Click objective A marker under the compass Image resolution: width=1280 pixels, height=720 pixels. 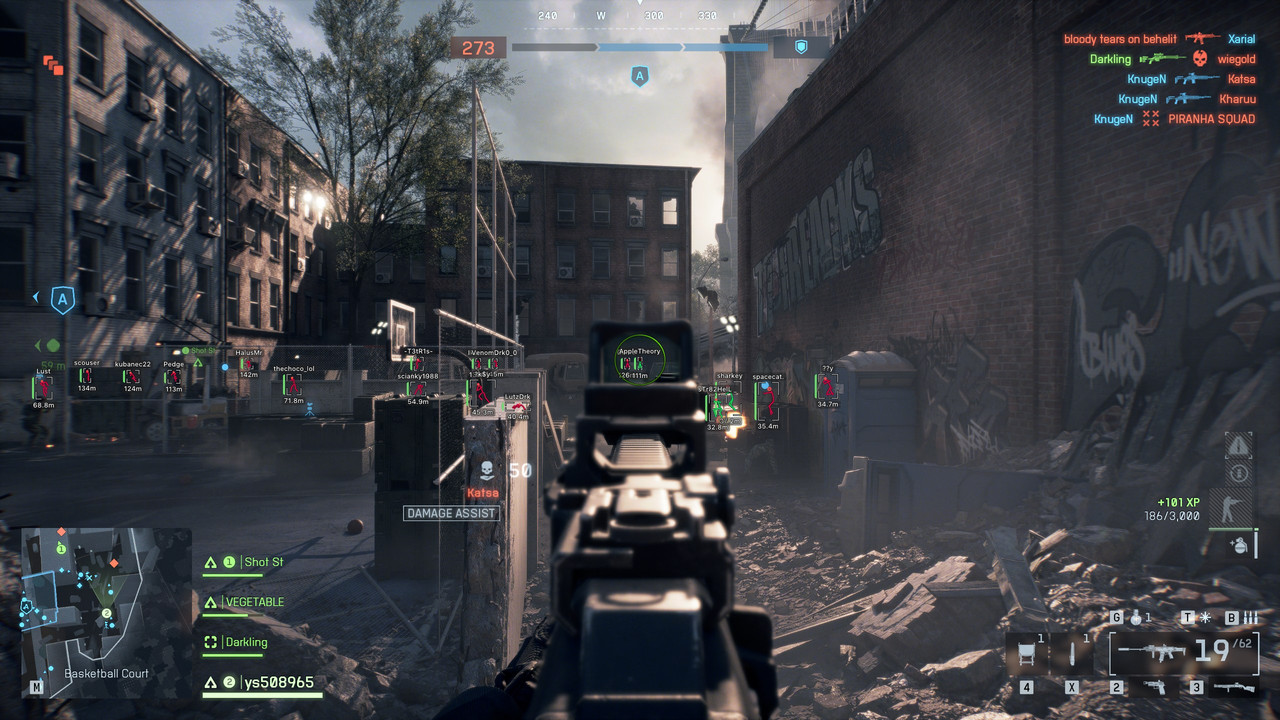coord(640,76)
